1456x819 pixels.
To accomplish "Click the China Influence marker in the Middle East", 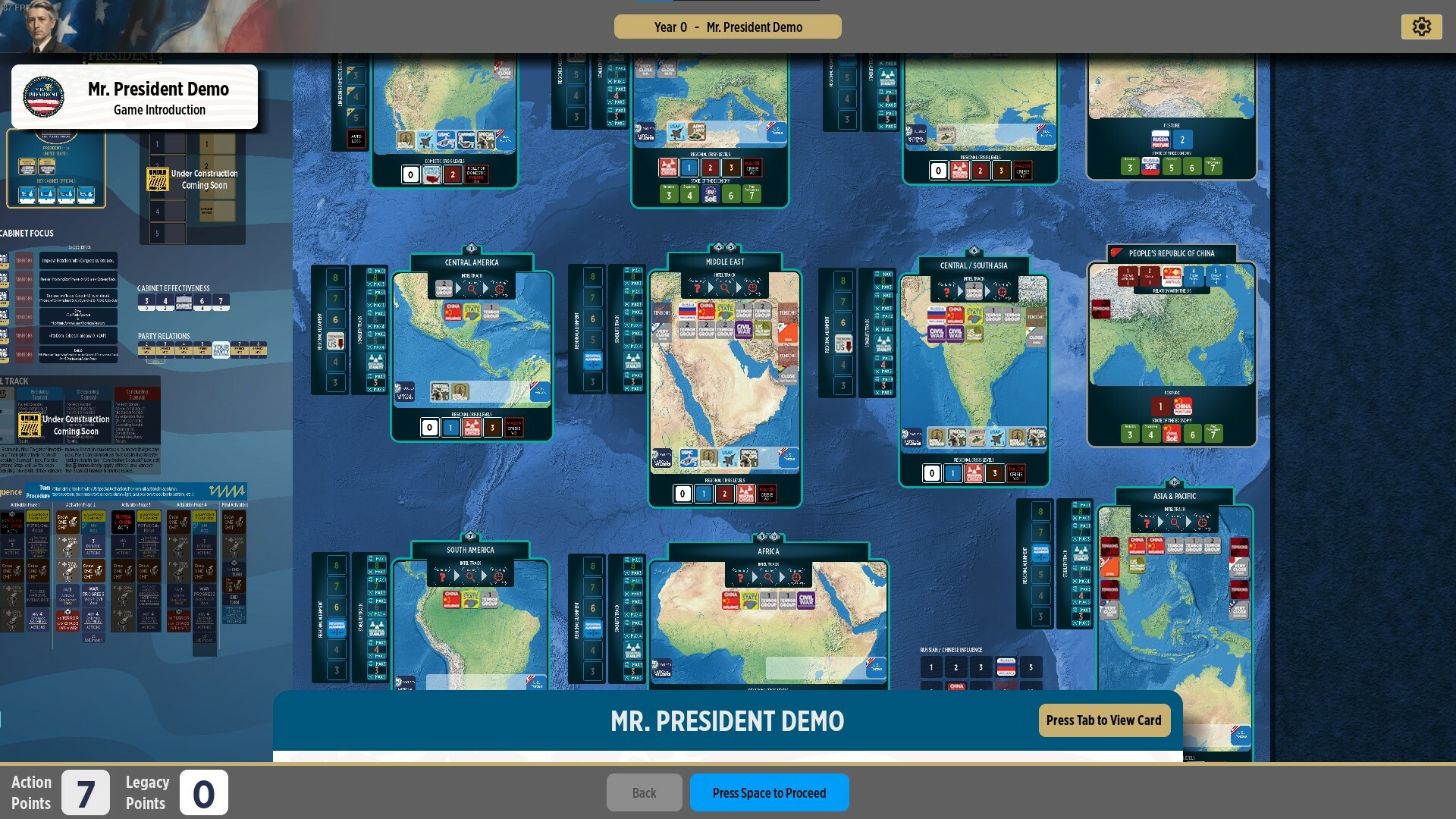I will [706, 311].
